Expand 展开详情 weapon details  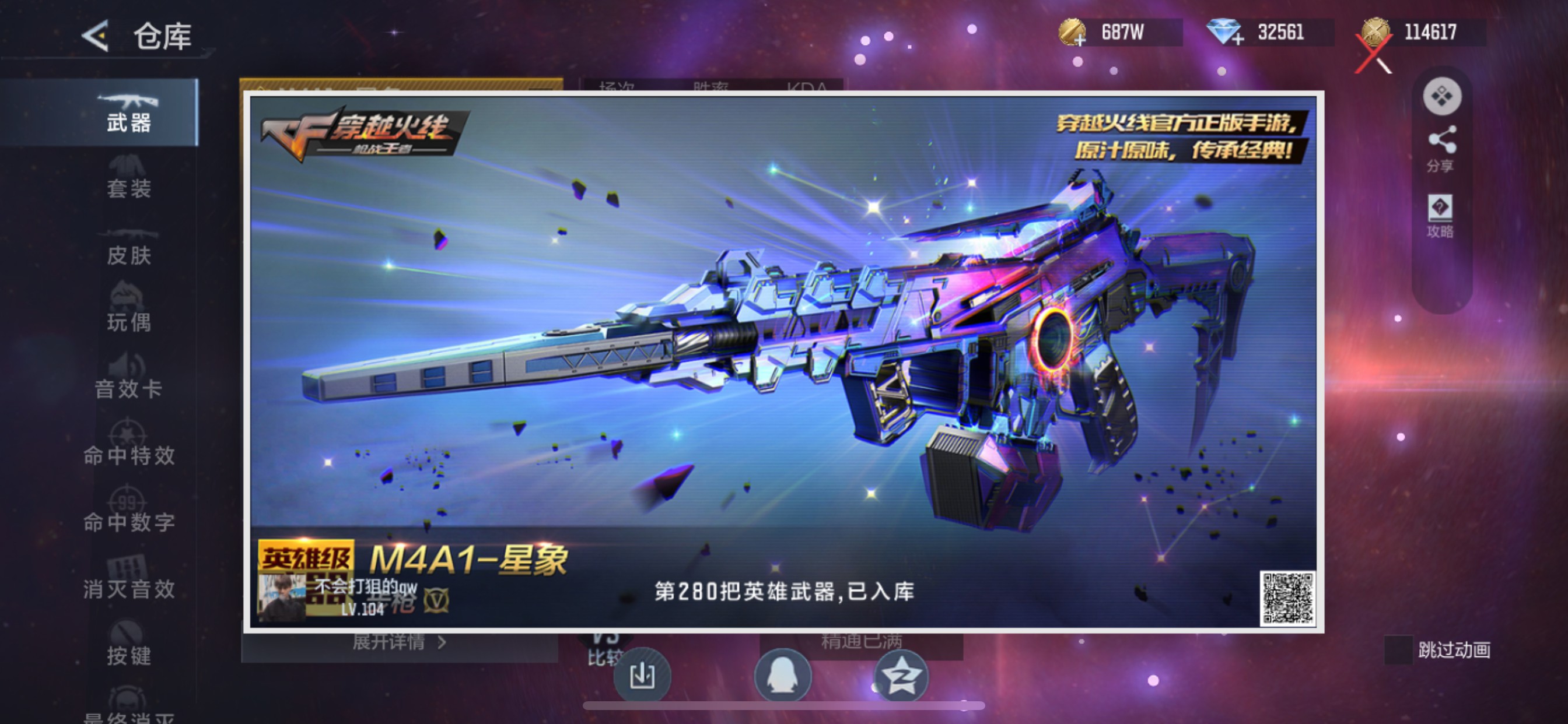(393, 644)
